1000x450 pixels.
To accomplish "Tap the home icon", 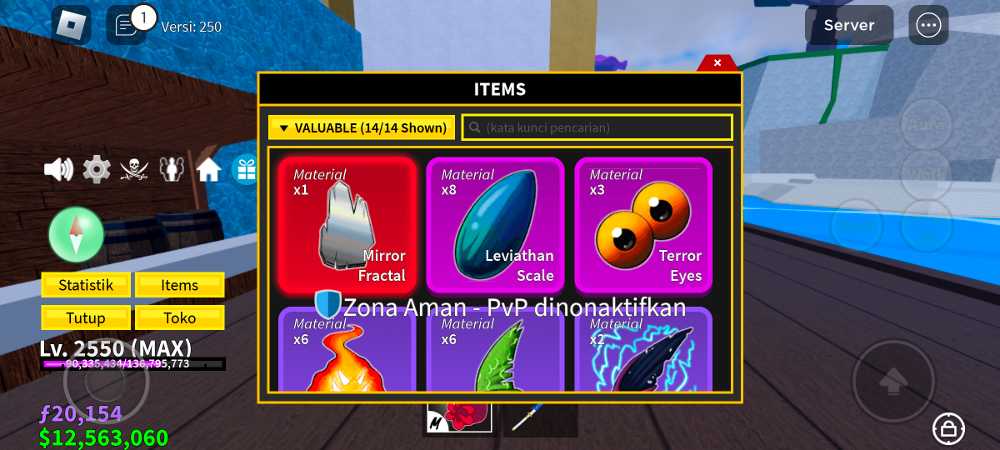I will click(x=209, y=170).
